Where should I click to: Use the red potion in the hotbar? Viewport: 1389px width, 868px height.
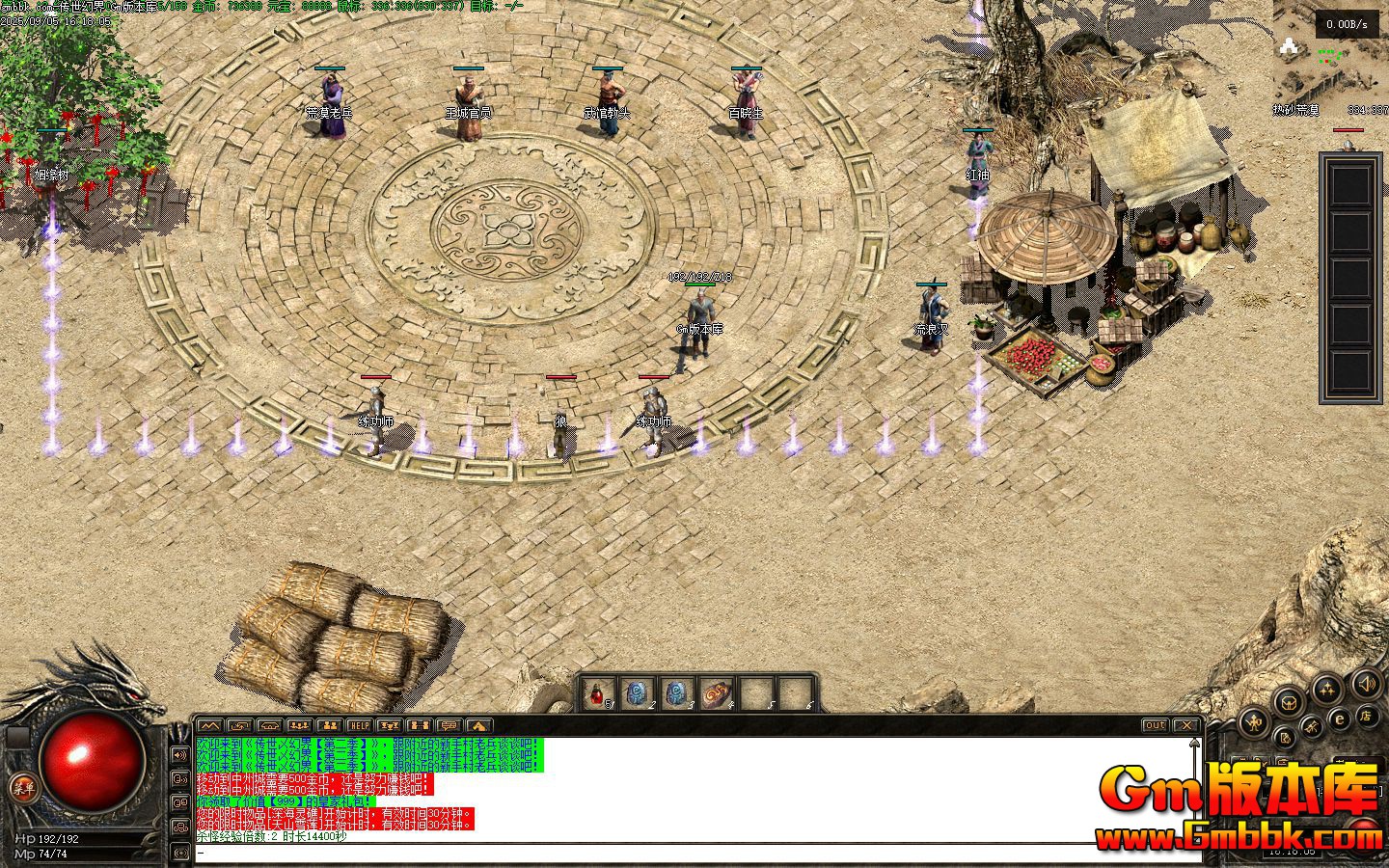pyautogui.click(x=599, y=693)
